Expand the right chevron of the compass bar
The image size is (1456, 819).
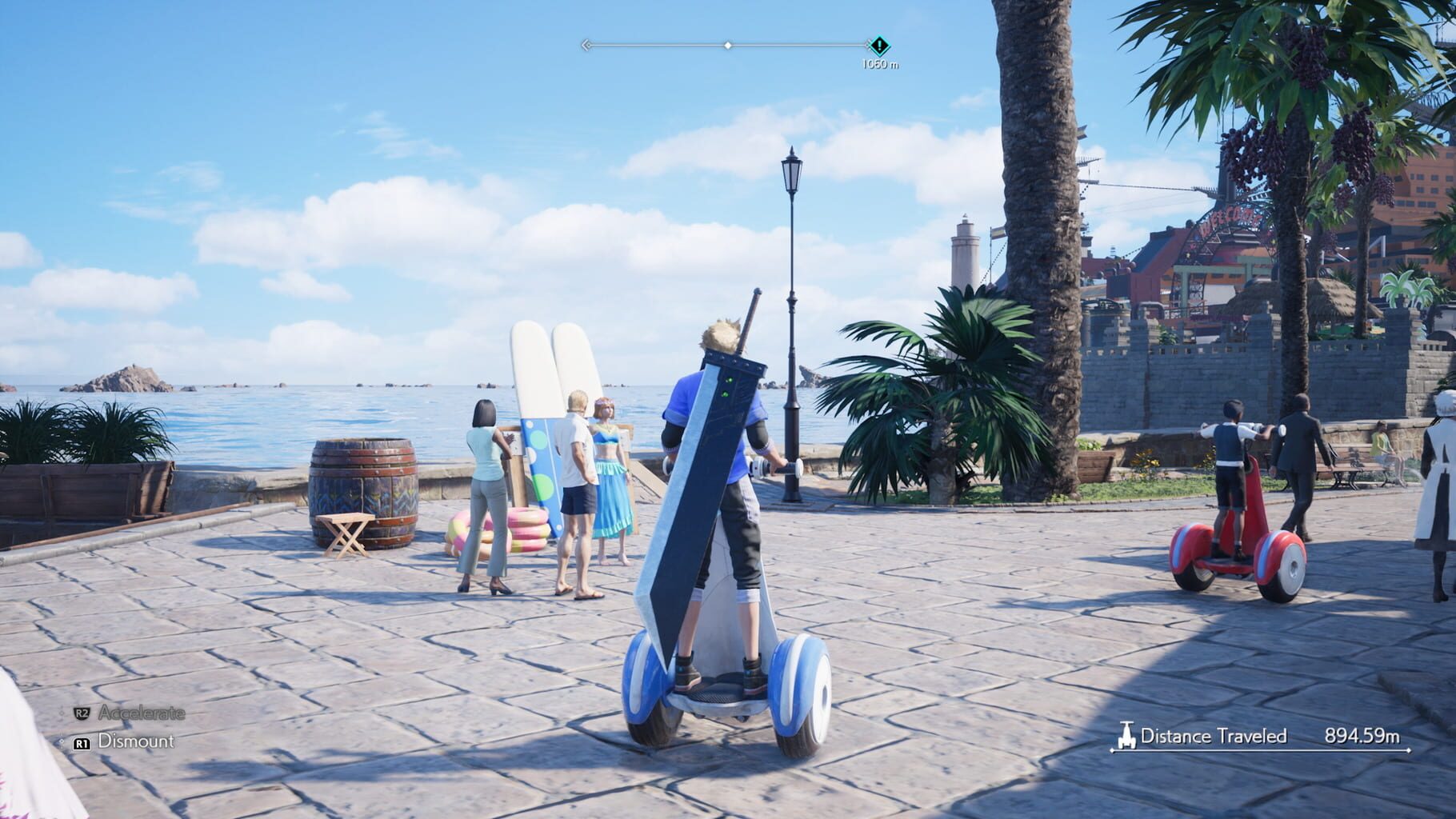(x=869, y=46)
